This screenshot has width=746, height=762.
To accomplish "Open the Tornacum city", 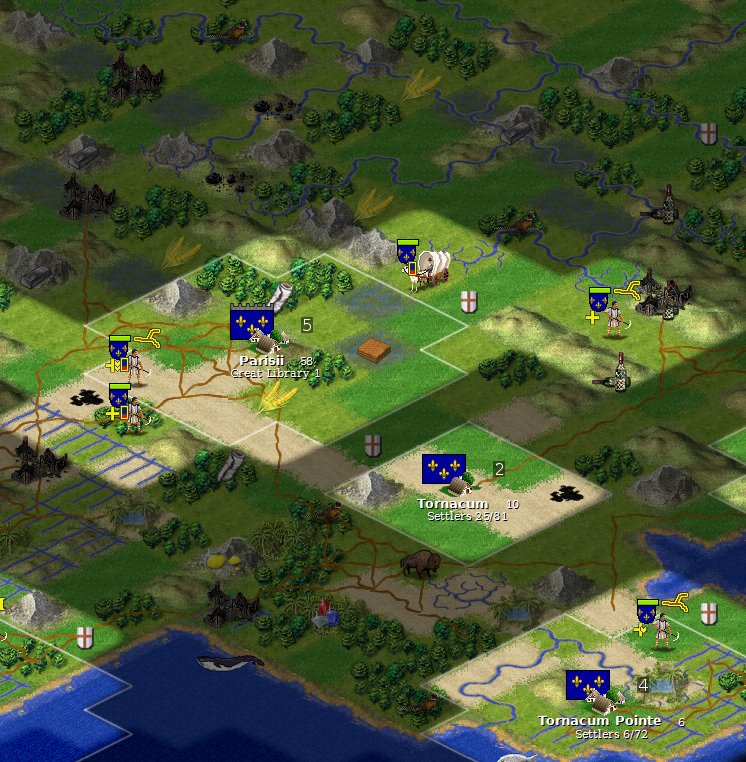I will (455, 478).
